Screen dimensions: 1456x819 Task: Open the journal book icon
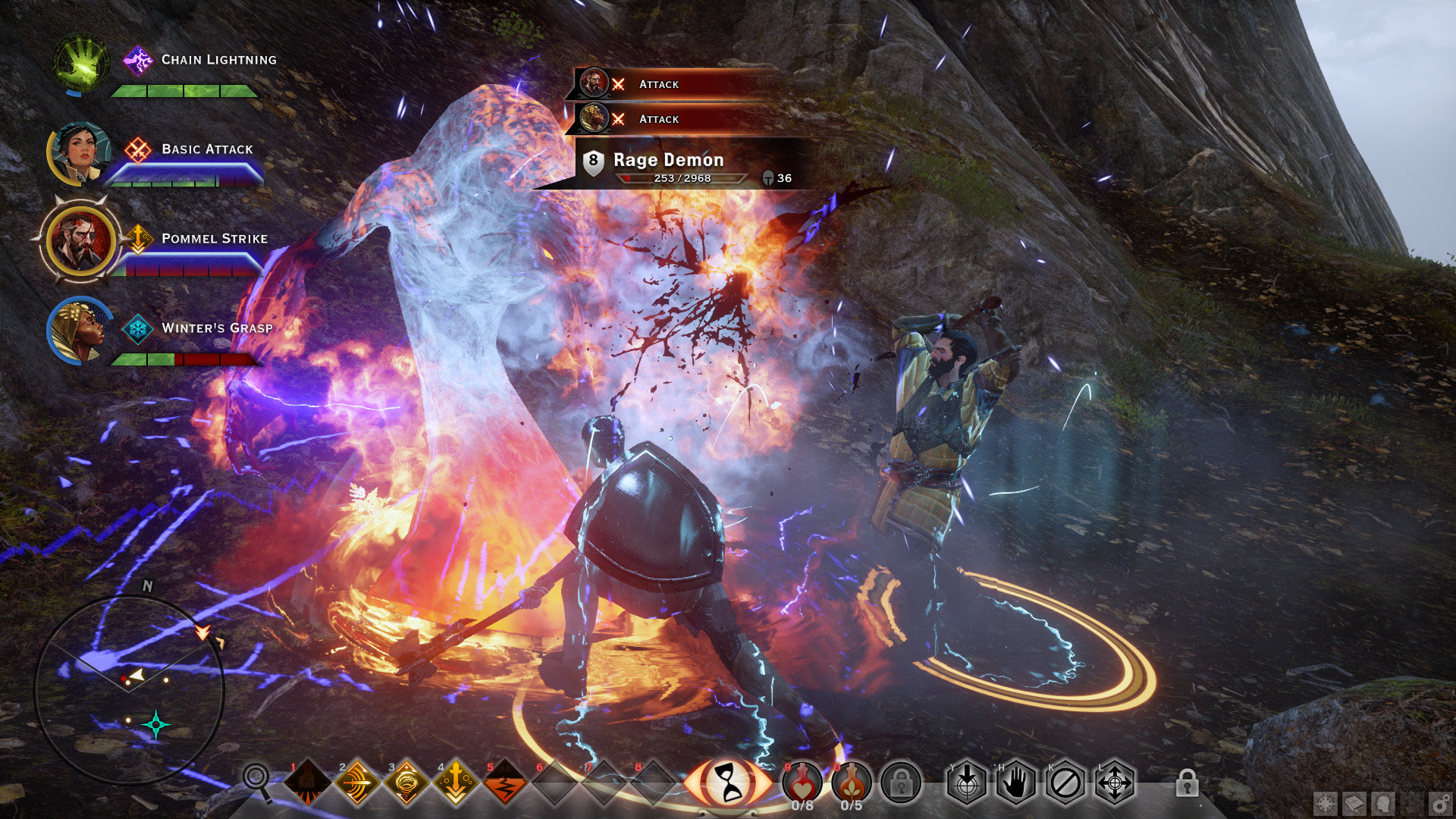click(1354, 804)
